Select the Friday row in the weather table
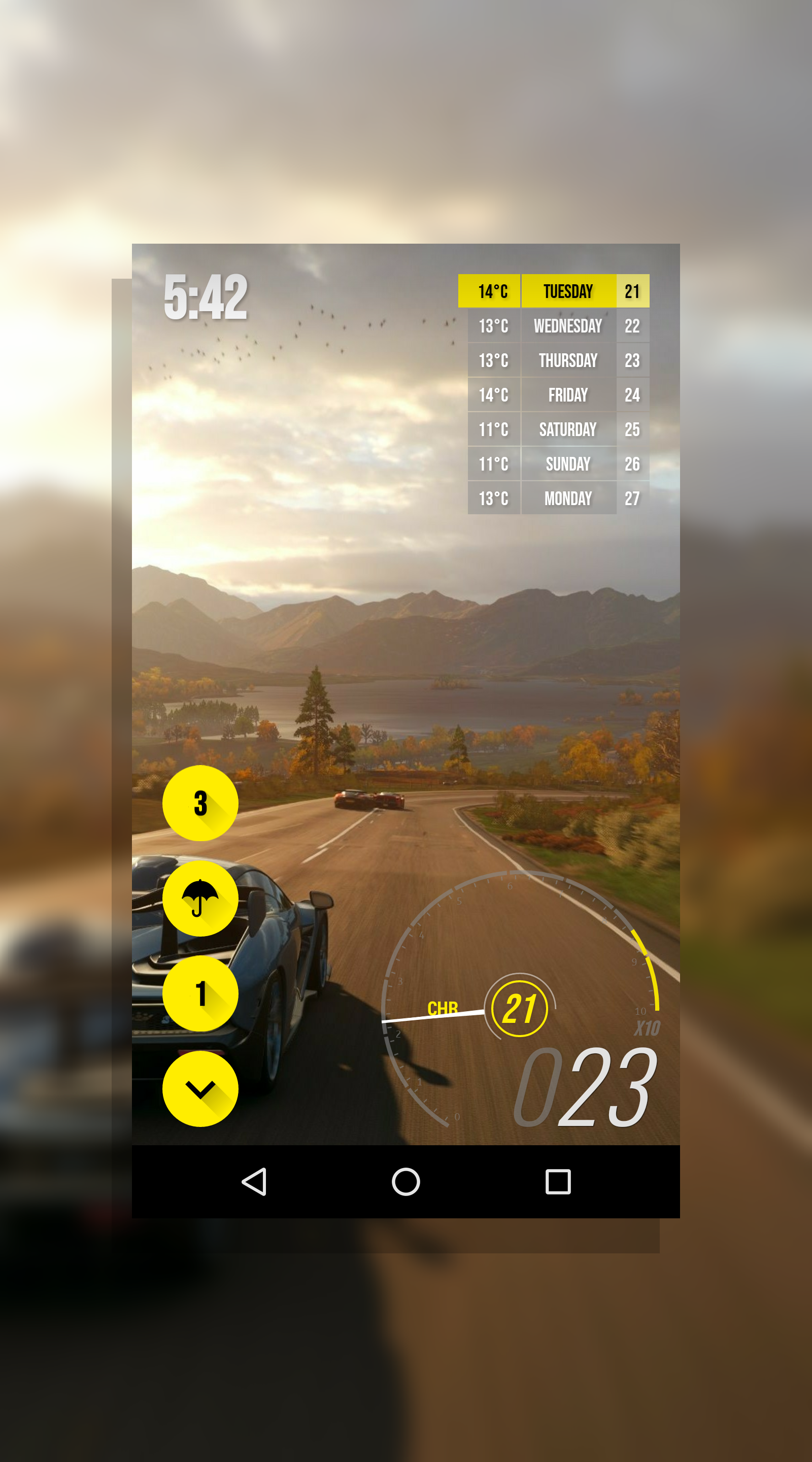Viewport: 812px width, 1462px height. [567, 395]
